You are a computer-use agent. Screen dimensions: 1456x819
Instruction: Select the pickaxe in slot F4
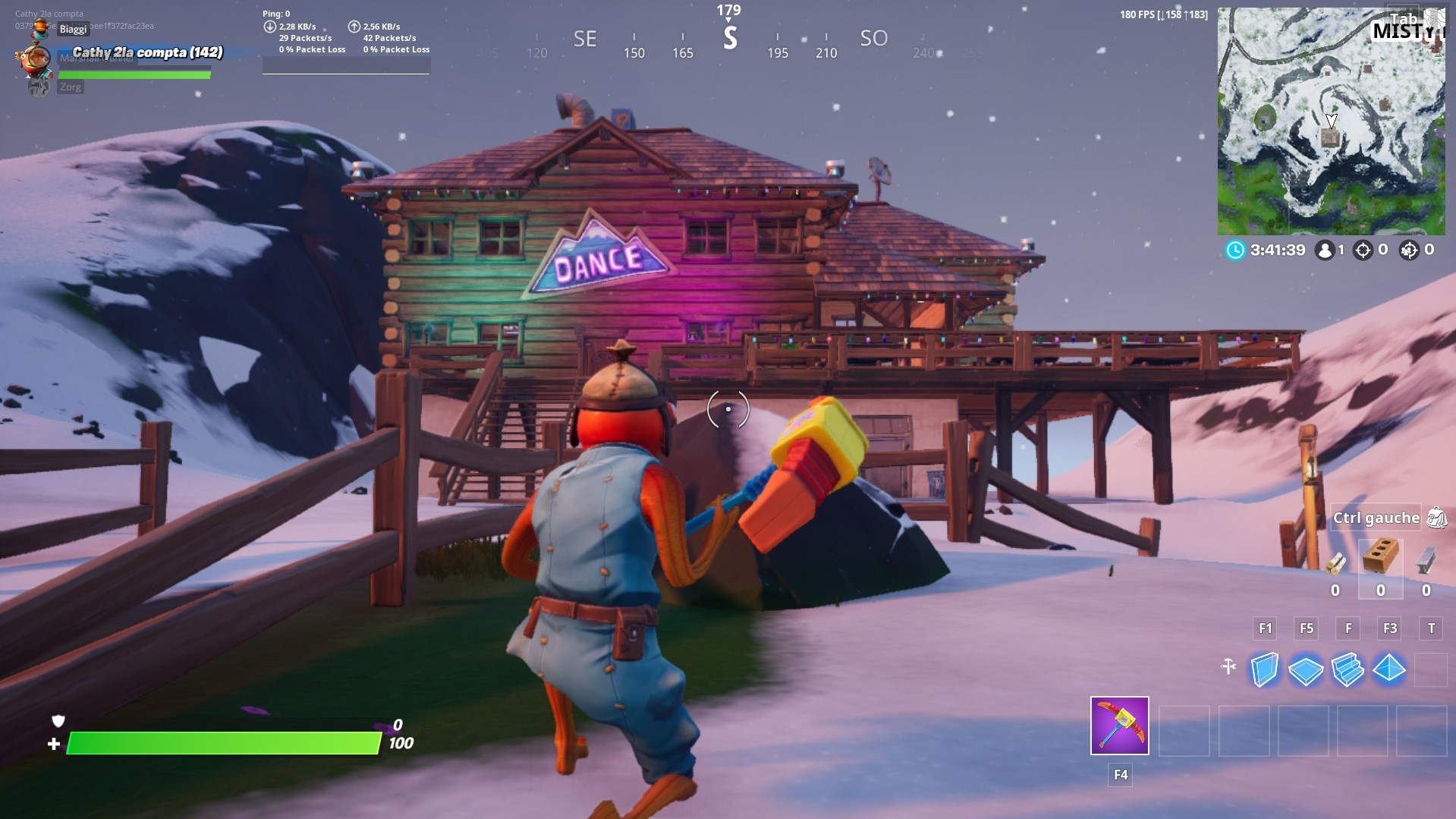tap(1119, 726)
